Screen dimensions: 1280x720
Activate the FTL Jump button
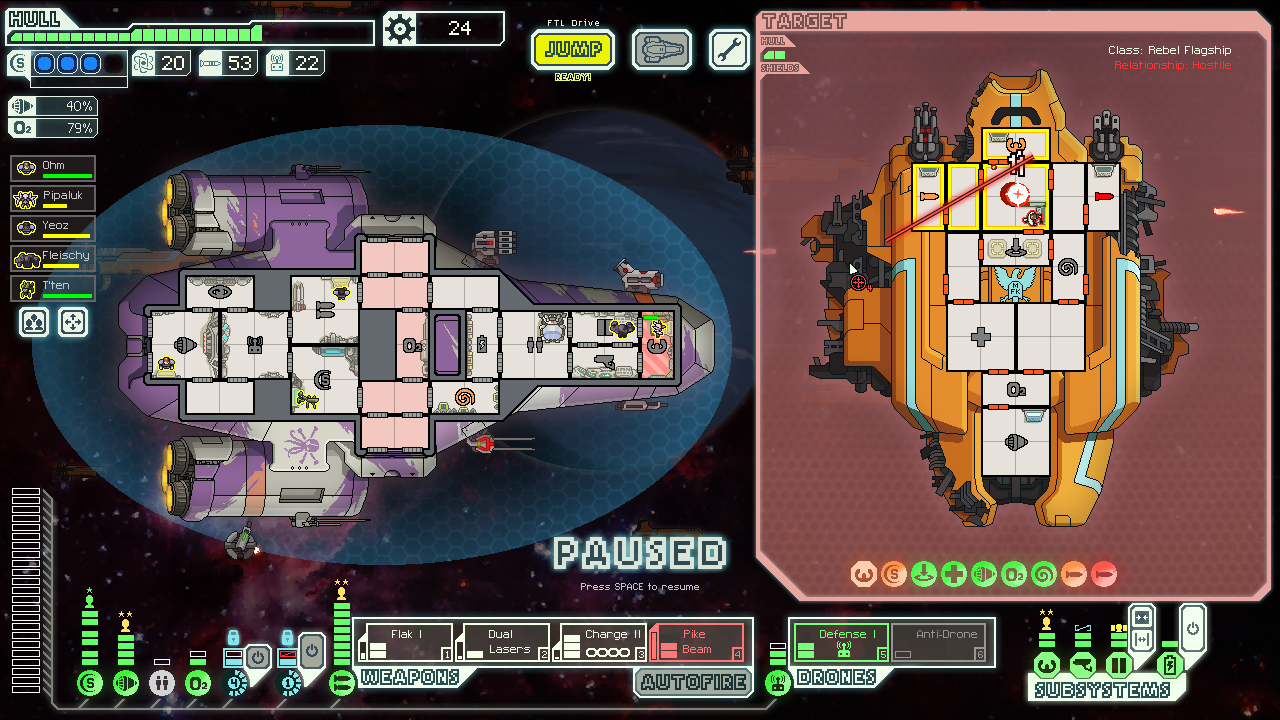click(x=572, y=49)
